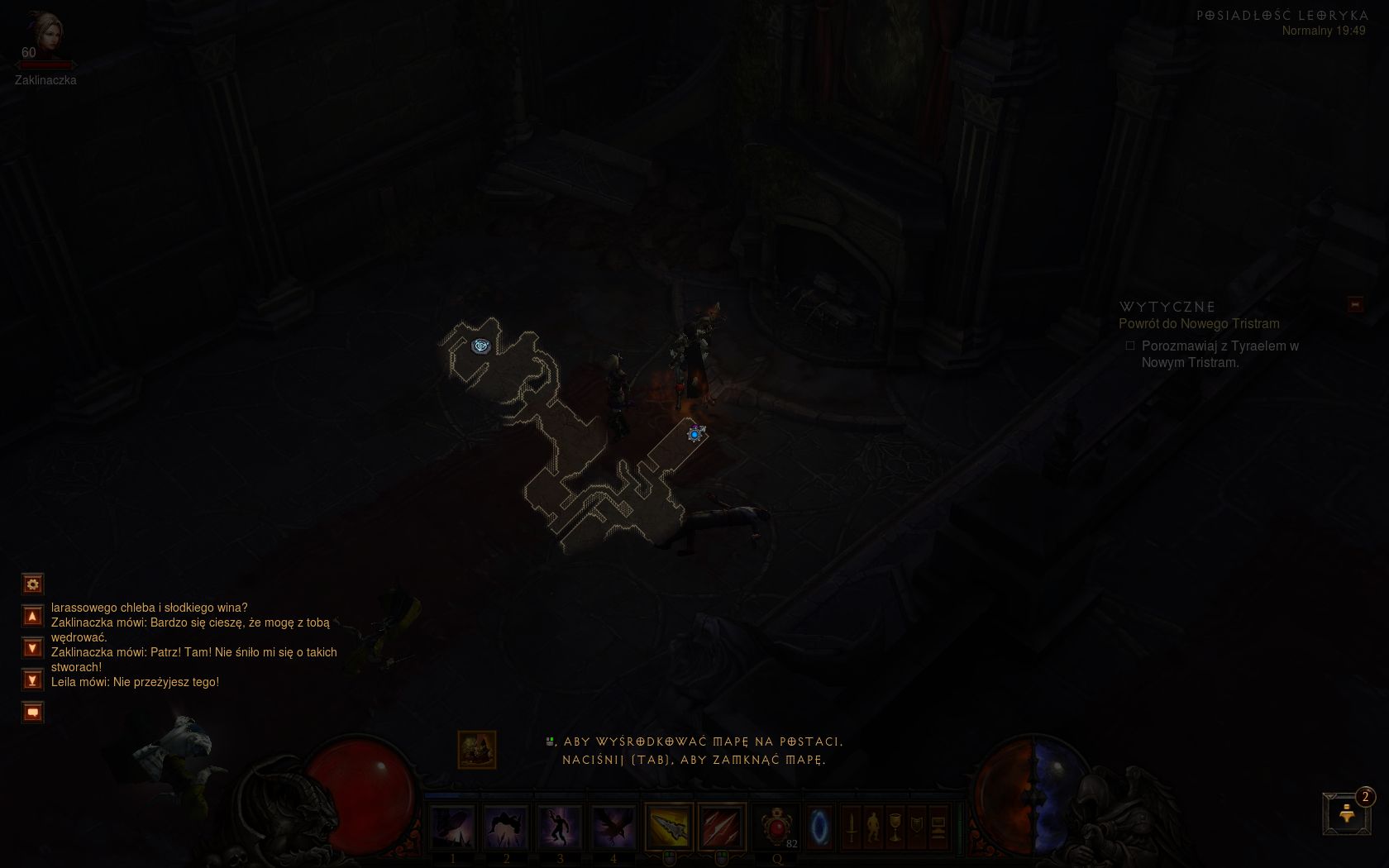Collapse the Wytyczne objectives tracker
Viewport: 1389px width, 868px height.
coord(1355,305)
